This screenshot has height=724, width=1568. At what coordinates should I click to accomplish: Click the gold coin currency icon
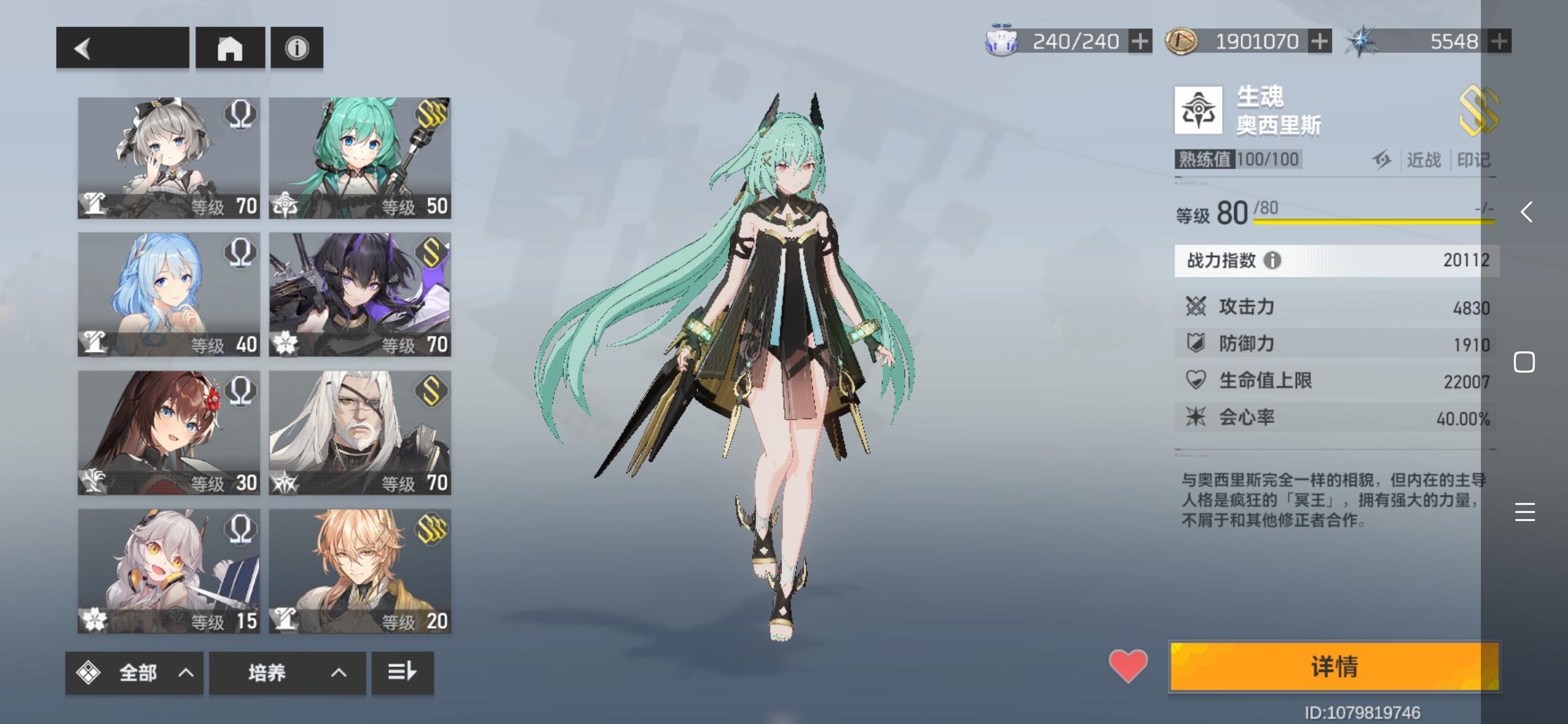(x=1182, y=40)
